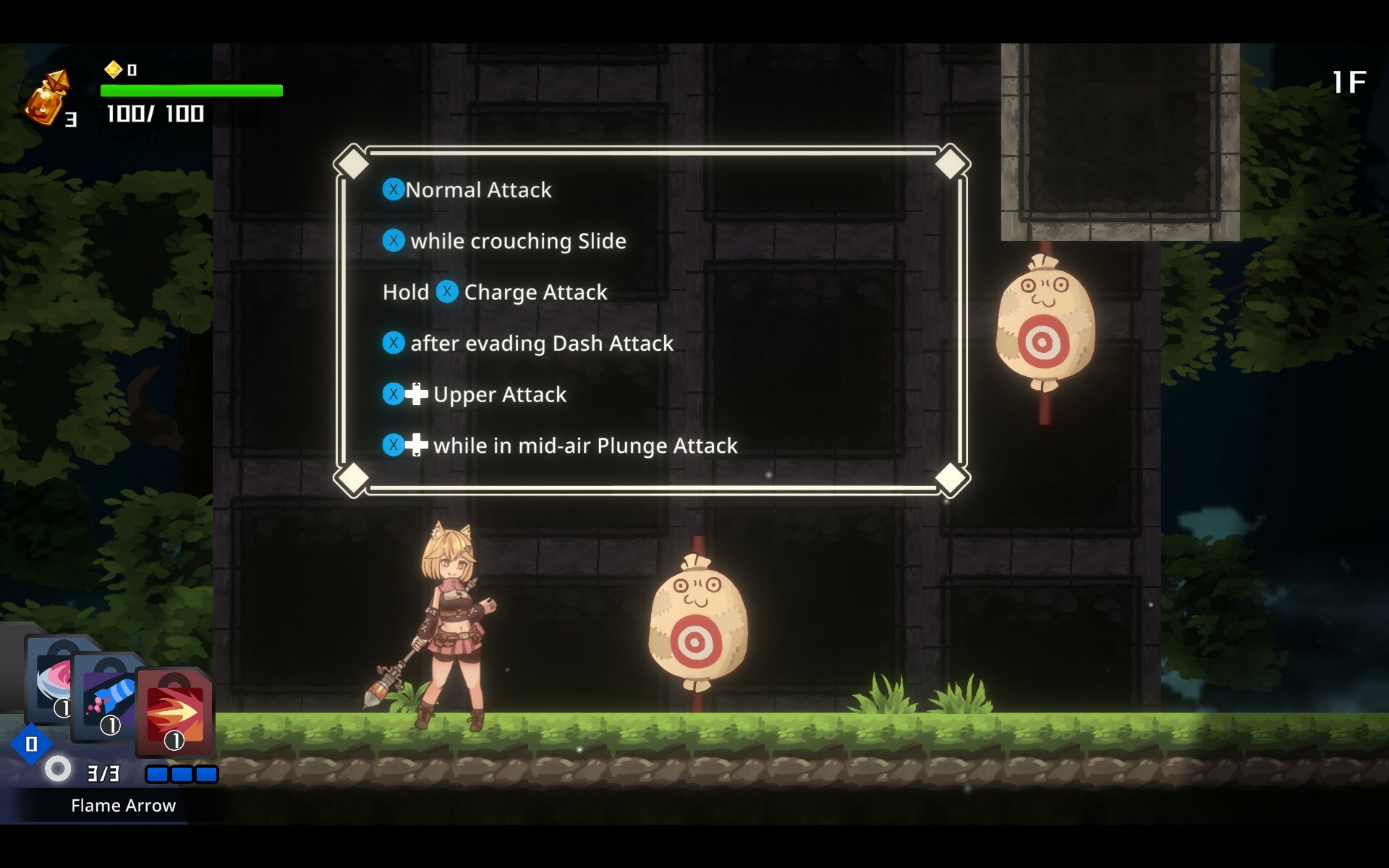Viewport: 1389px width, 868px height.
Task: Click the bottom-right diamond corner of the tutorial panel
Action: pos(950,477)
